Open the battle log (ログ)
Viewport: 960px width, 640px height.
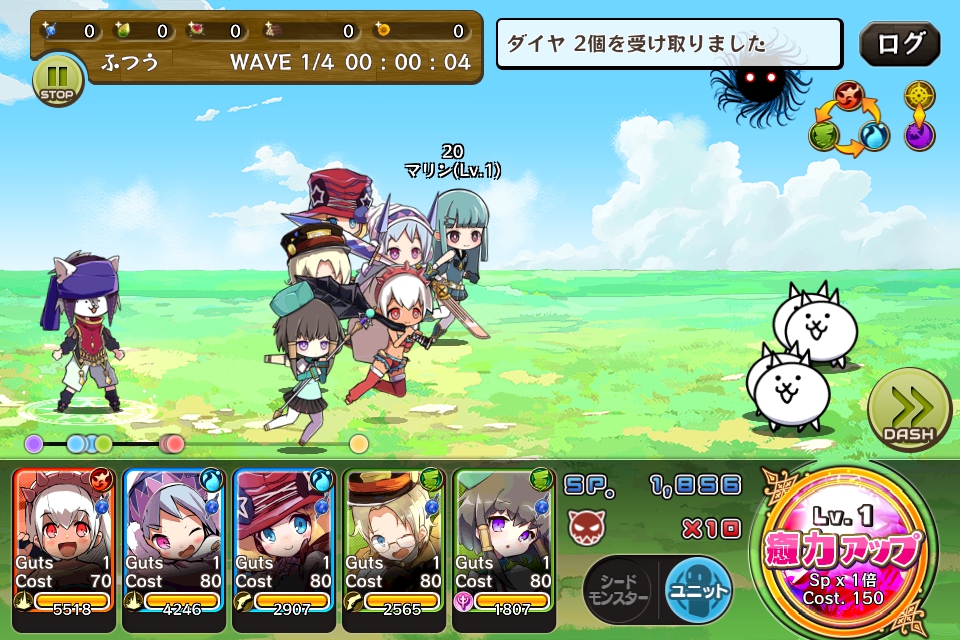tap(899, 44)
